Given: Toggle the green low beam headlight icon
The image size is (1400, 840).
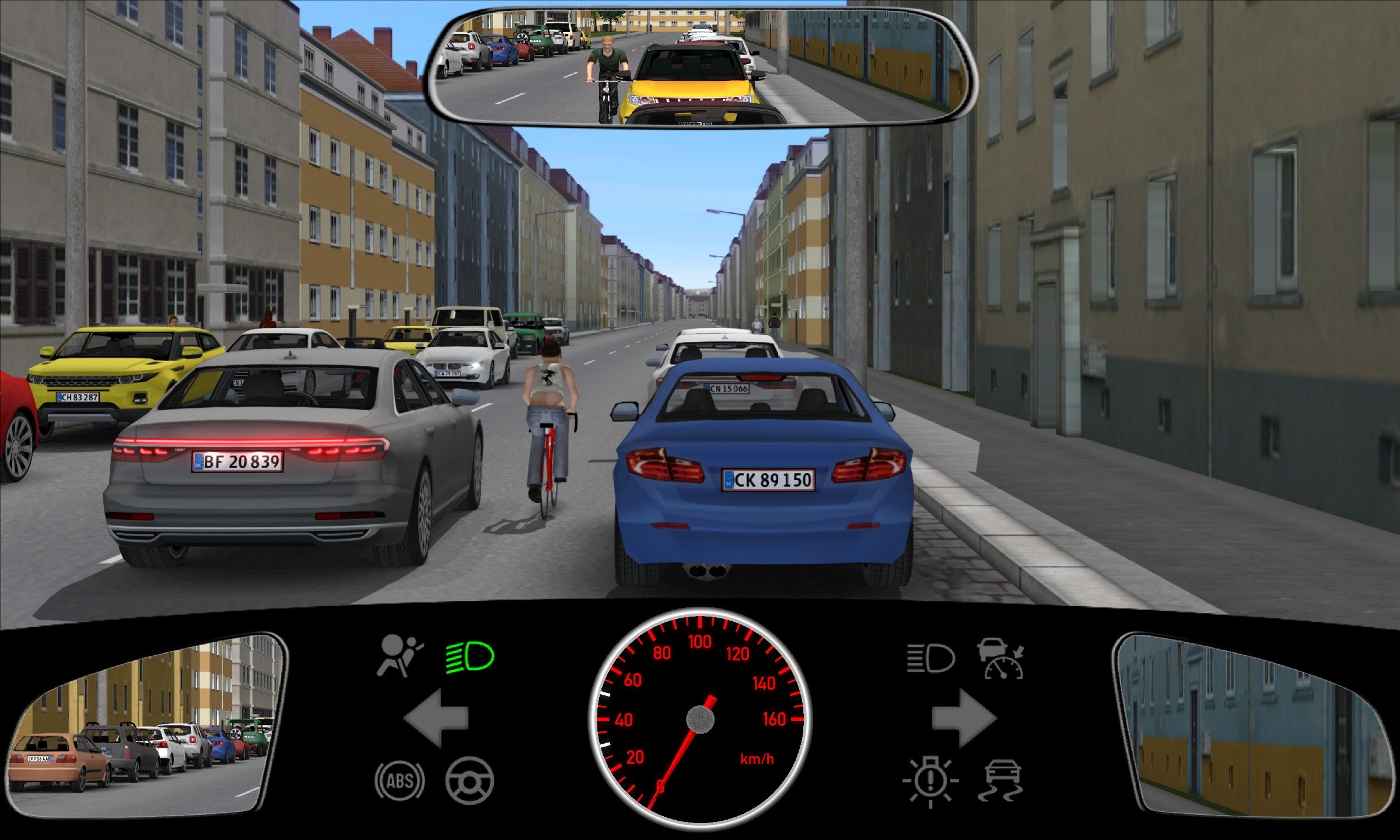Looking at the screenshot, I should click(x=470, y=657).
